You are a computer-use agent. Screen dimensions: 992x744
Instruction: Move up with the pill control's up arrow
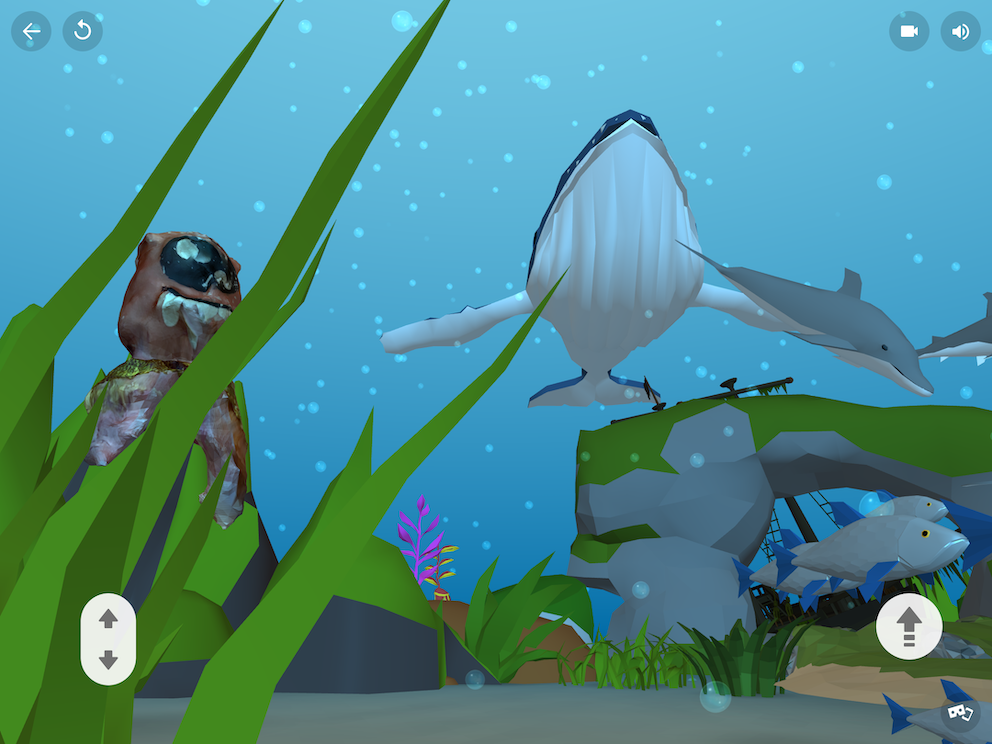[108, 620]
